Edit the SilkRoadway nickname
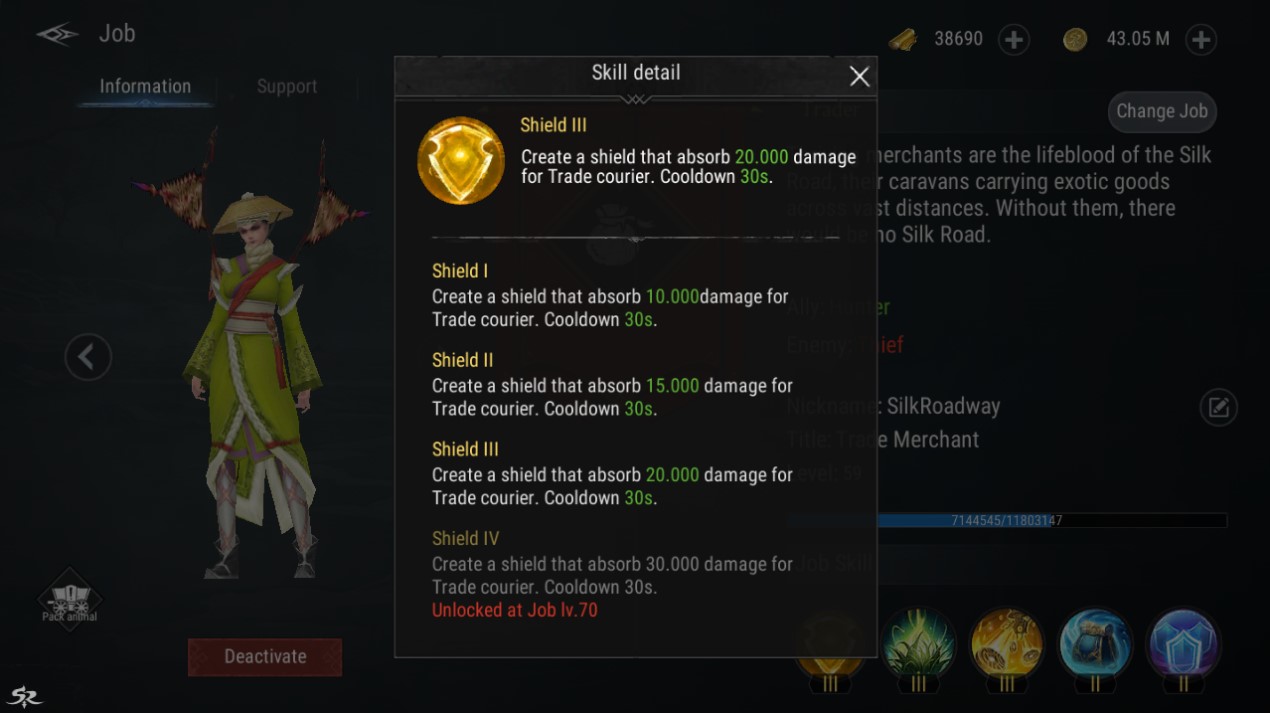 (x=1218, y=407)
